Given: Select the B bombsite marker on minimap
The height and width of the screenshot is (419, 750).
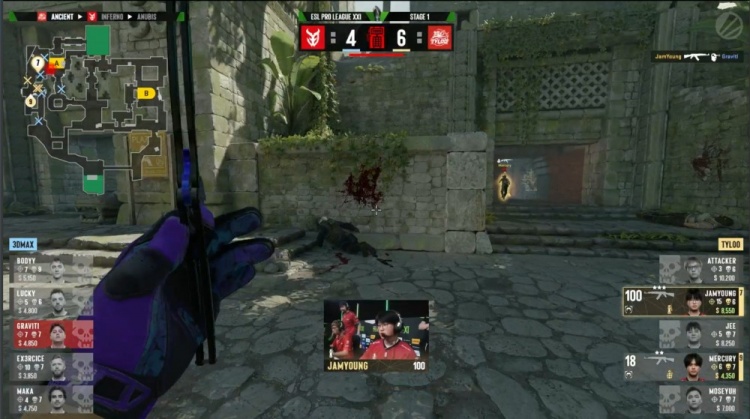Looking at the screenshot, I should 146,94.
